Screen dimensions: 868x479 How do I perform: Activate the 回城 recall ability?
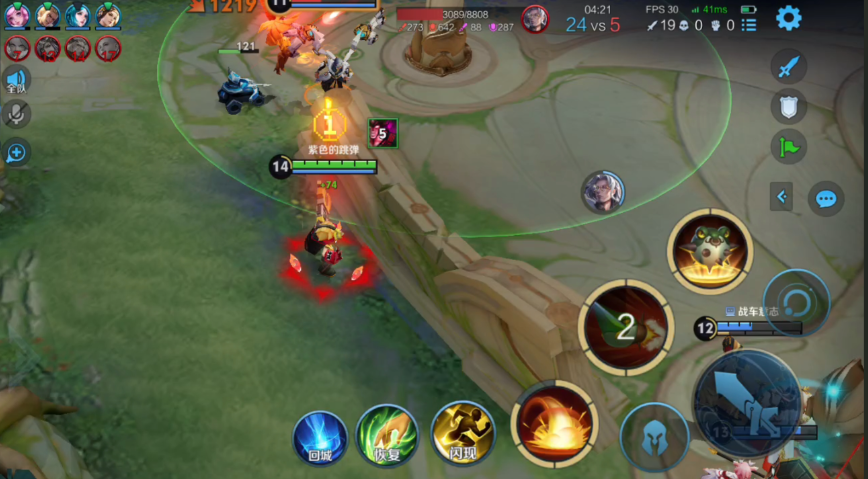[320, 436]
